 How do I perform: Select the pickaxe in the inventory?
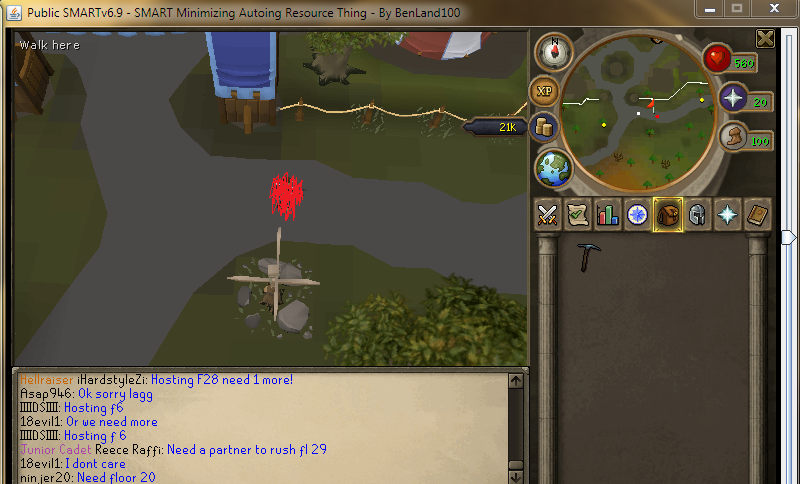tap(588, 257)
